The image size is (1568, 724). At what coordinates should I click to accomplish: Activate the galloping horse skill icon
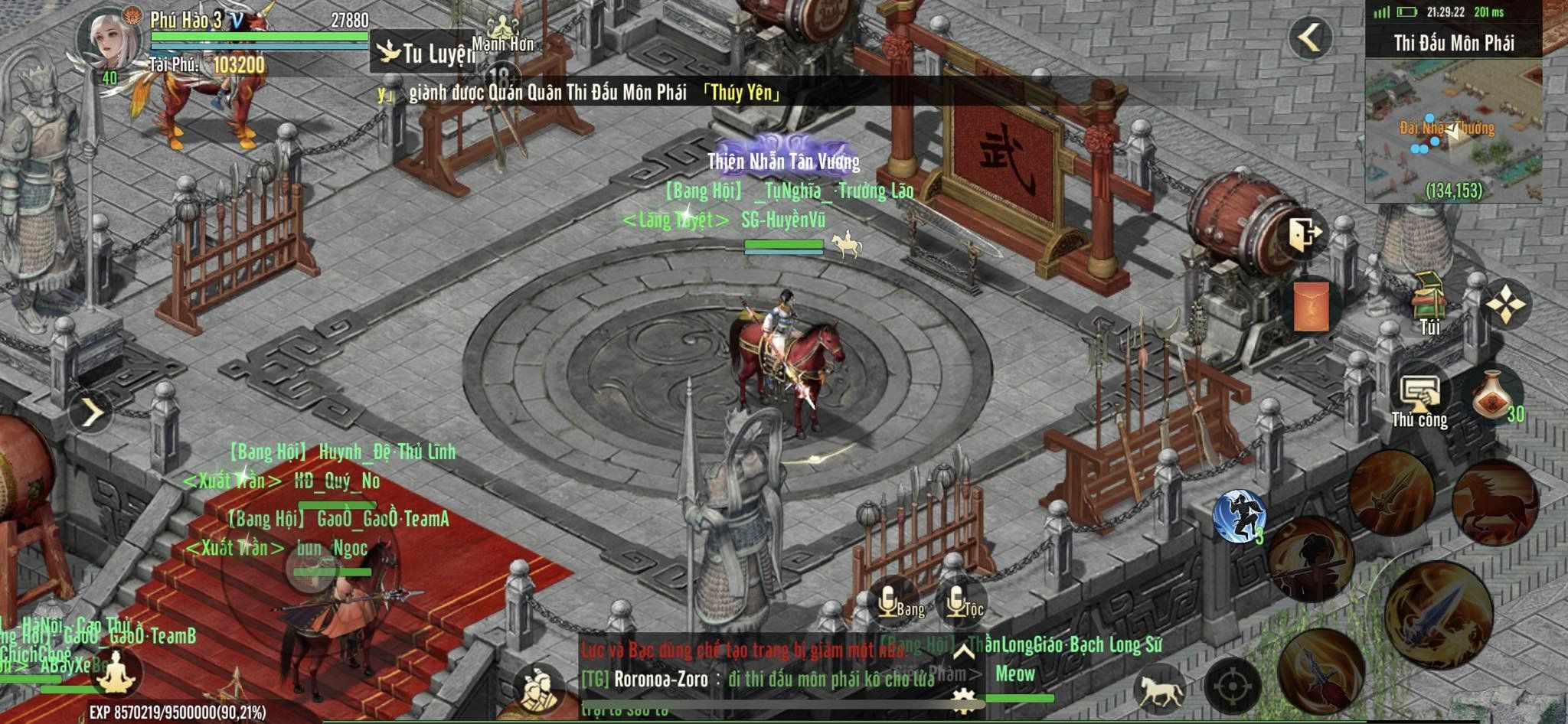(x=1494, y=502)
